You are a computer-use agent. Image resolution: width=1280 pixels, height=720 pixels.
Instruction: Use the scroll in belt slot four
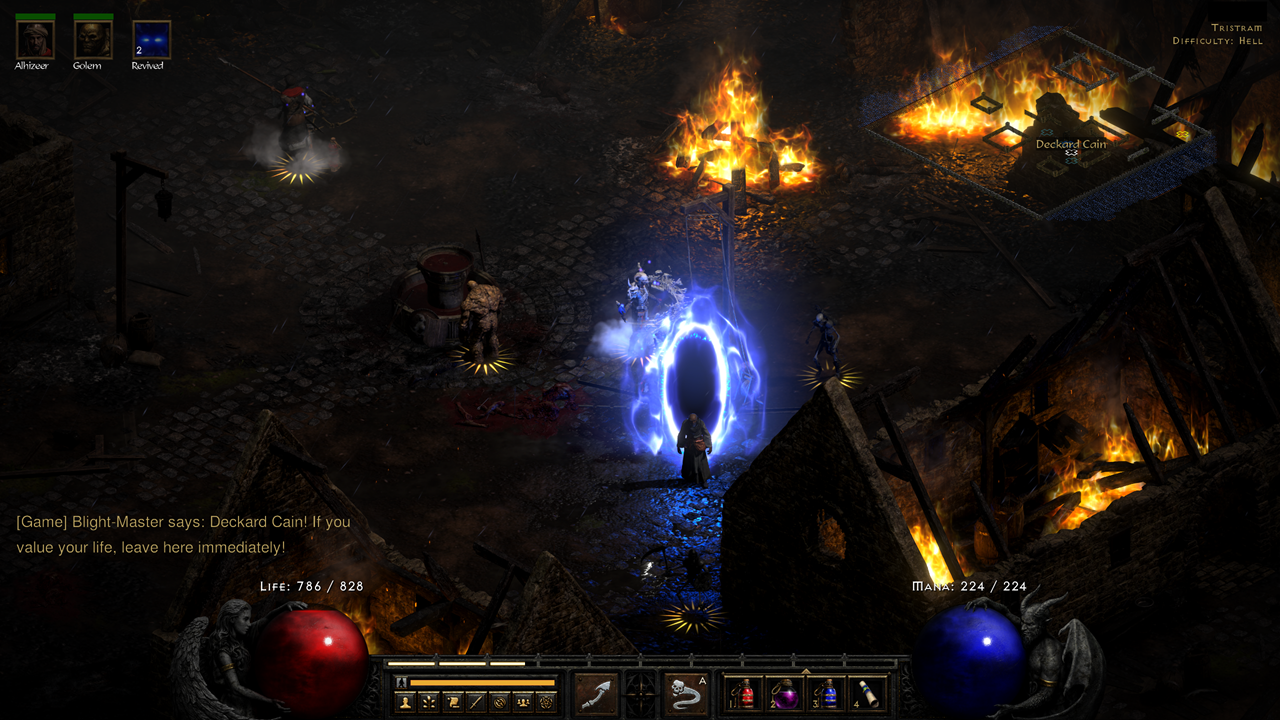tap(867, 694)
